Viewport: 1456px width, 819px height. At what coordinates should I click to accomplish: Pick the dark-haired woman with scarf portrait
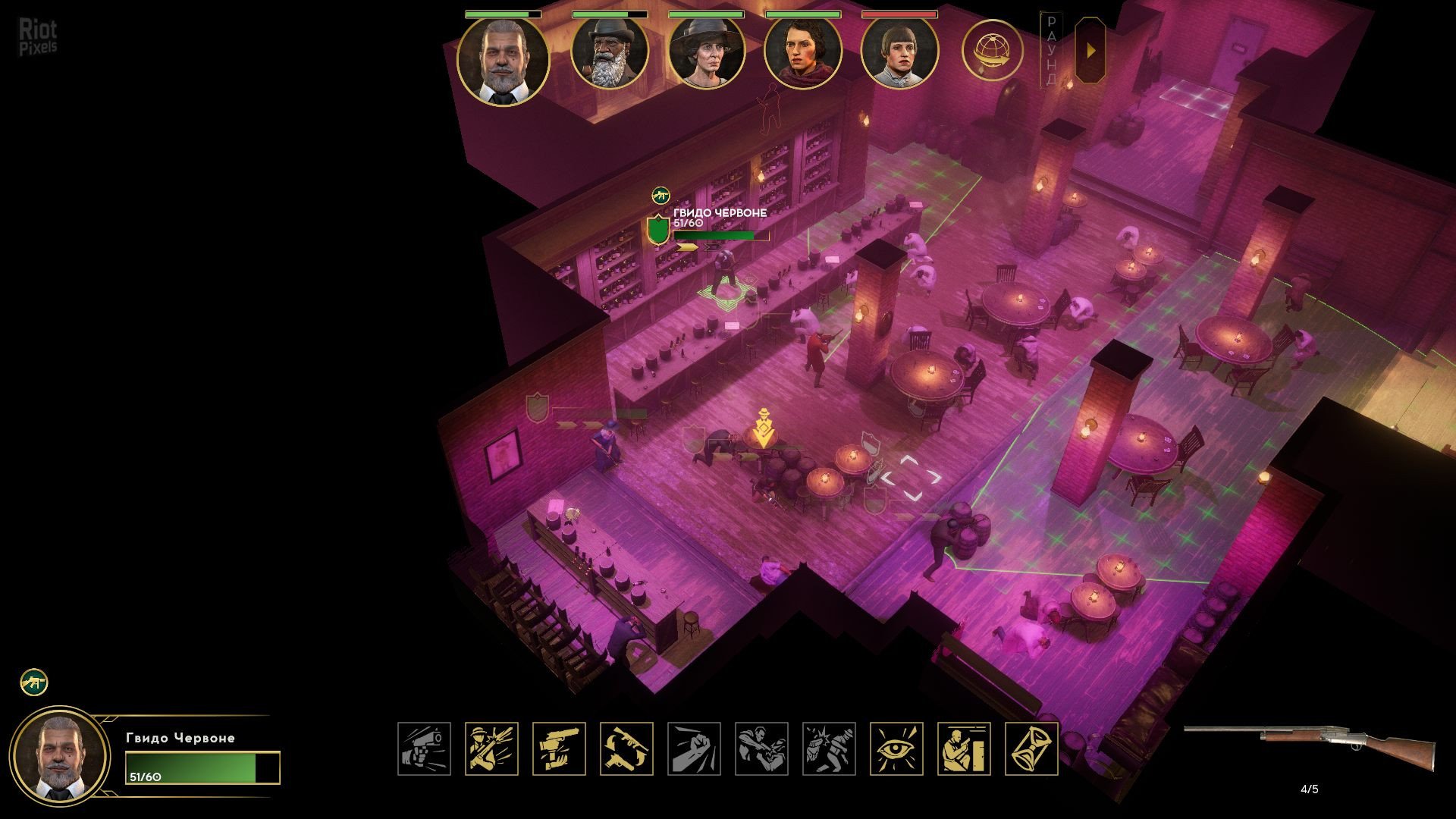pyautogui.click(x=803, y=53)
